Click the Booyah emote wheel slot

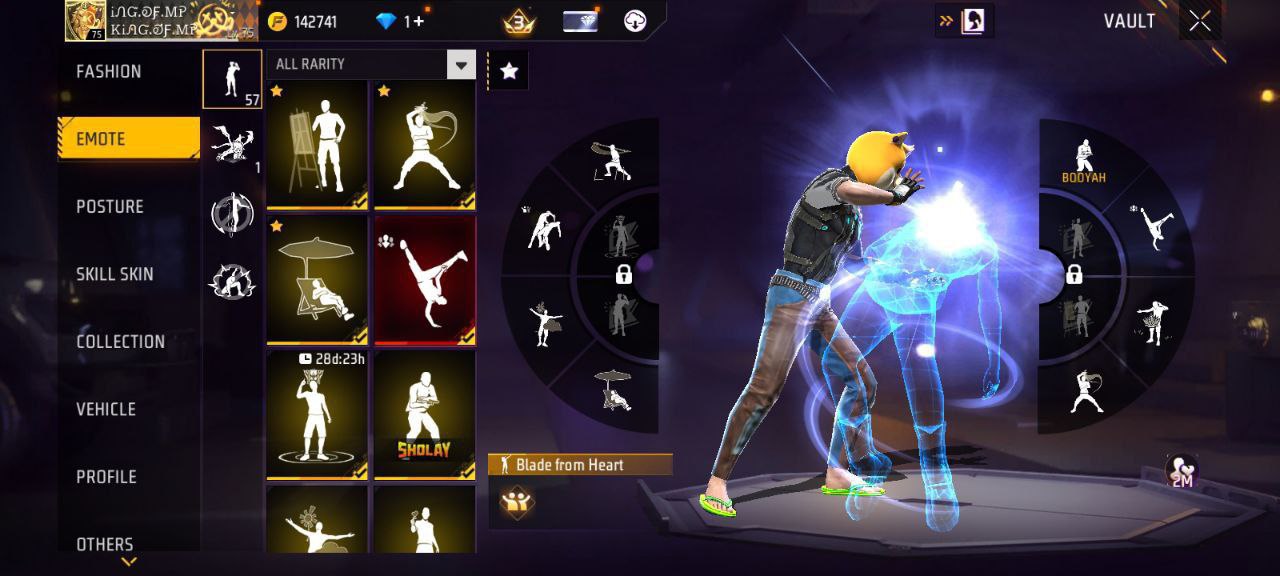click(x=1084, y=162)
